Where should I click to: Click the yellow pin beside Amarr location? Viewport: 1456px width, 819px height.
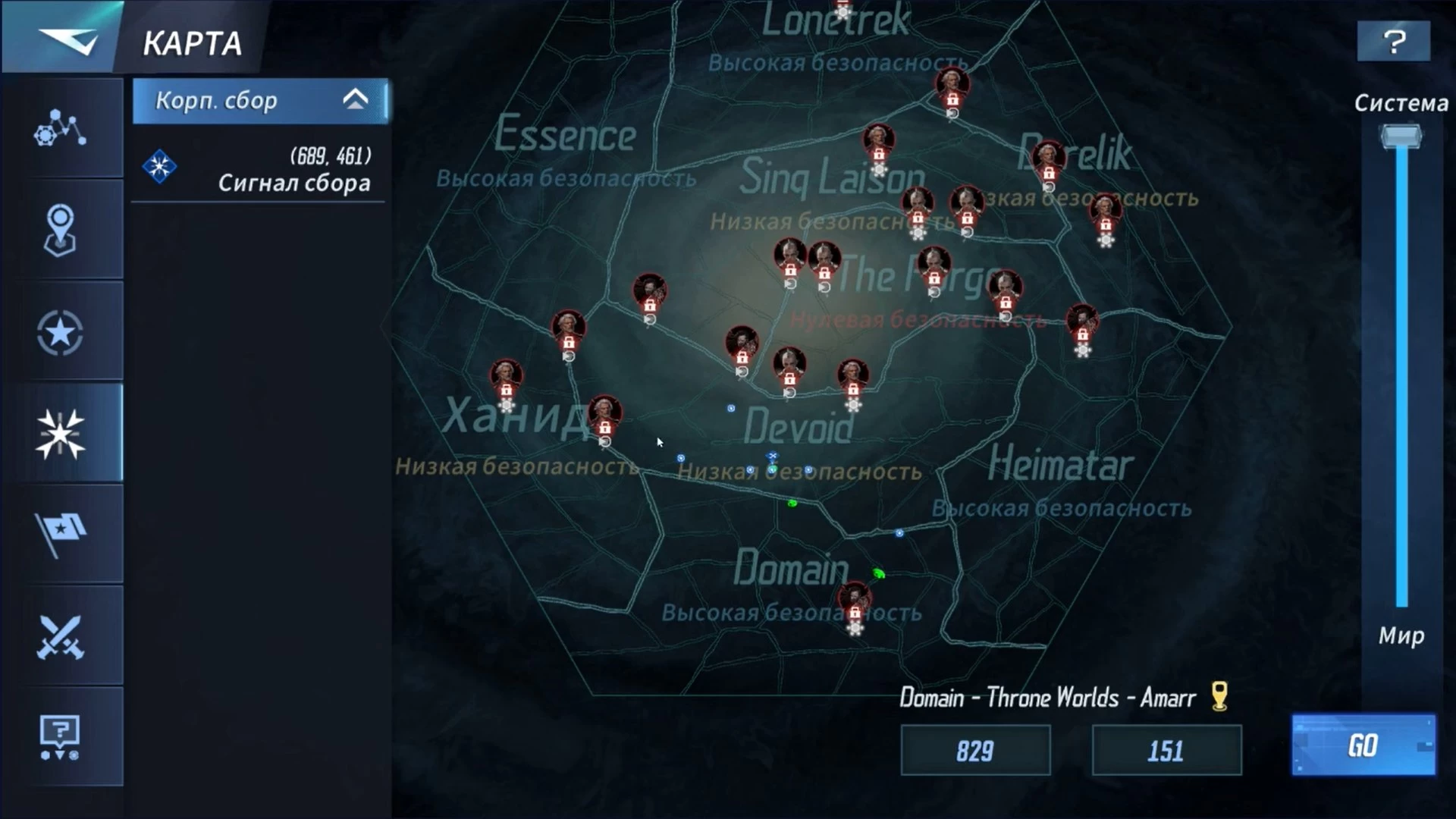point(1219,695)
